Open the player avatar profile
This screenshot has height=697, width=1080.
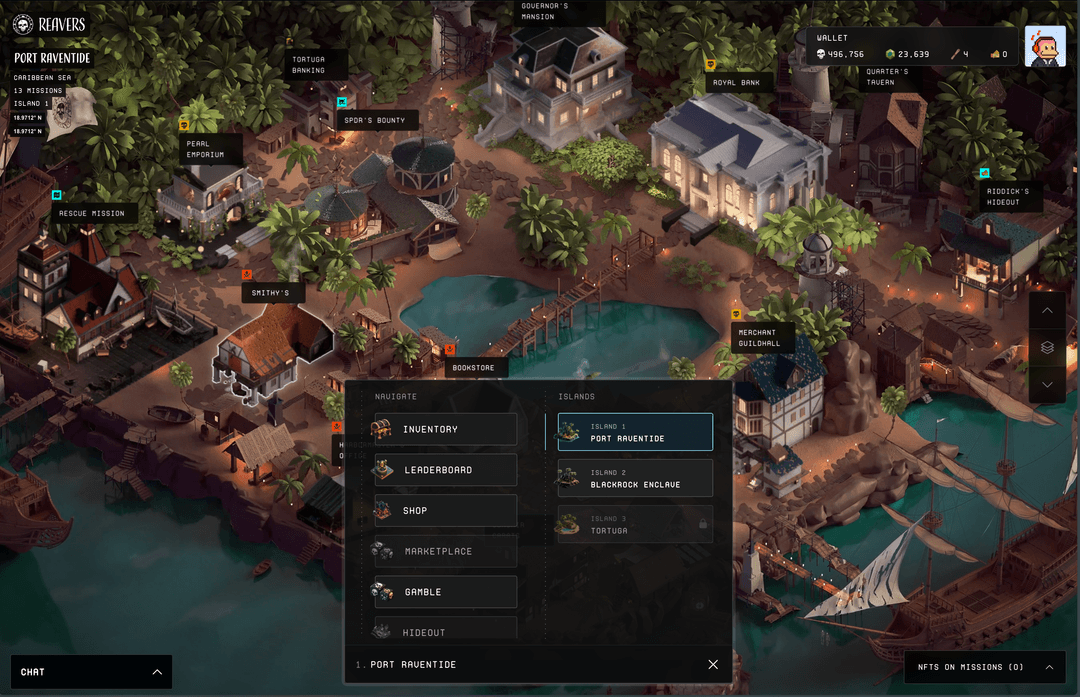[1044, 46]
